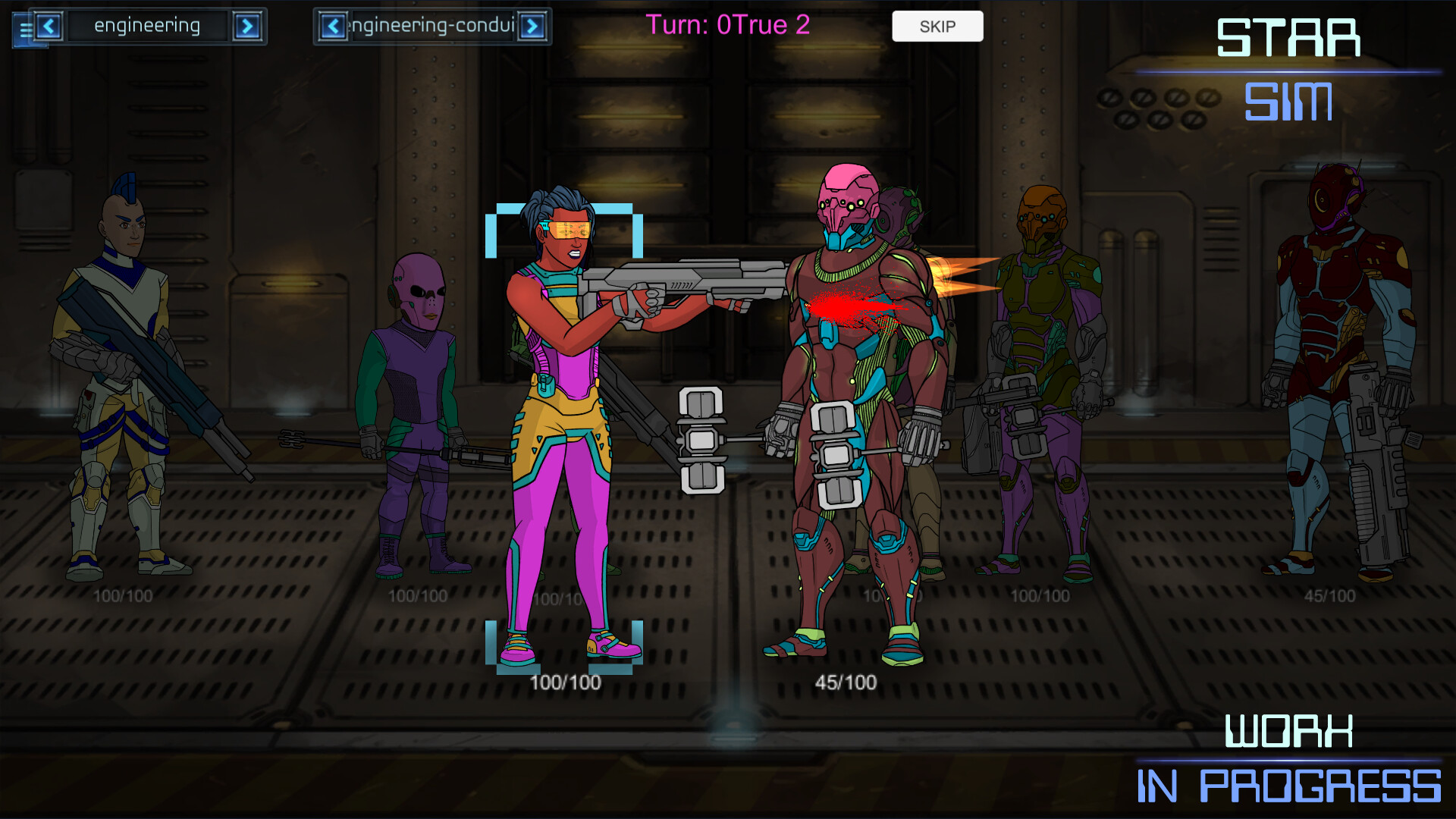Click the right arrow beside the engineering selector
This screenshot has width=1456, height=819.
[250, 26]
